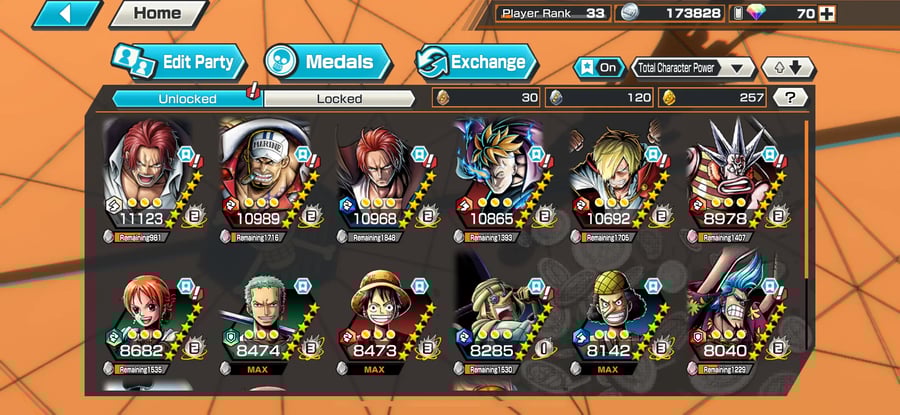Go back with the arrow button
The height and width of the screenshot is (415, 900).
67,14
